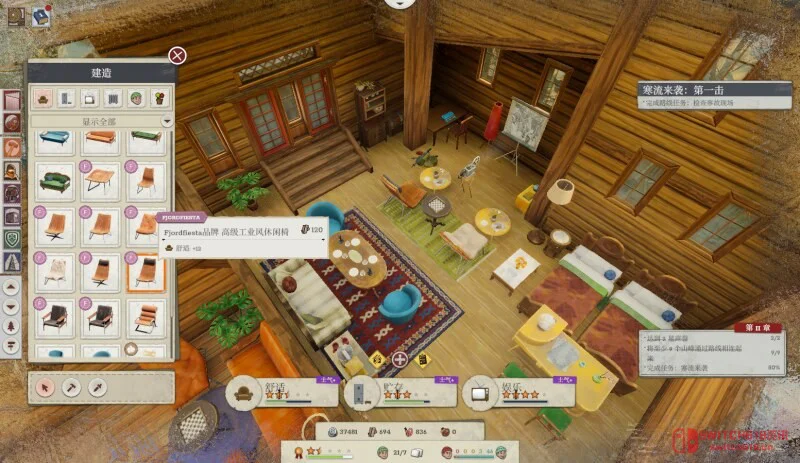The image size is (800, 463).
Task: Close the 建造 build panel
Action: [x=177, y=55]
